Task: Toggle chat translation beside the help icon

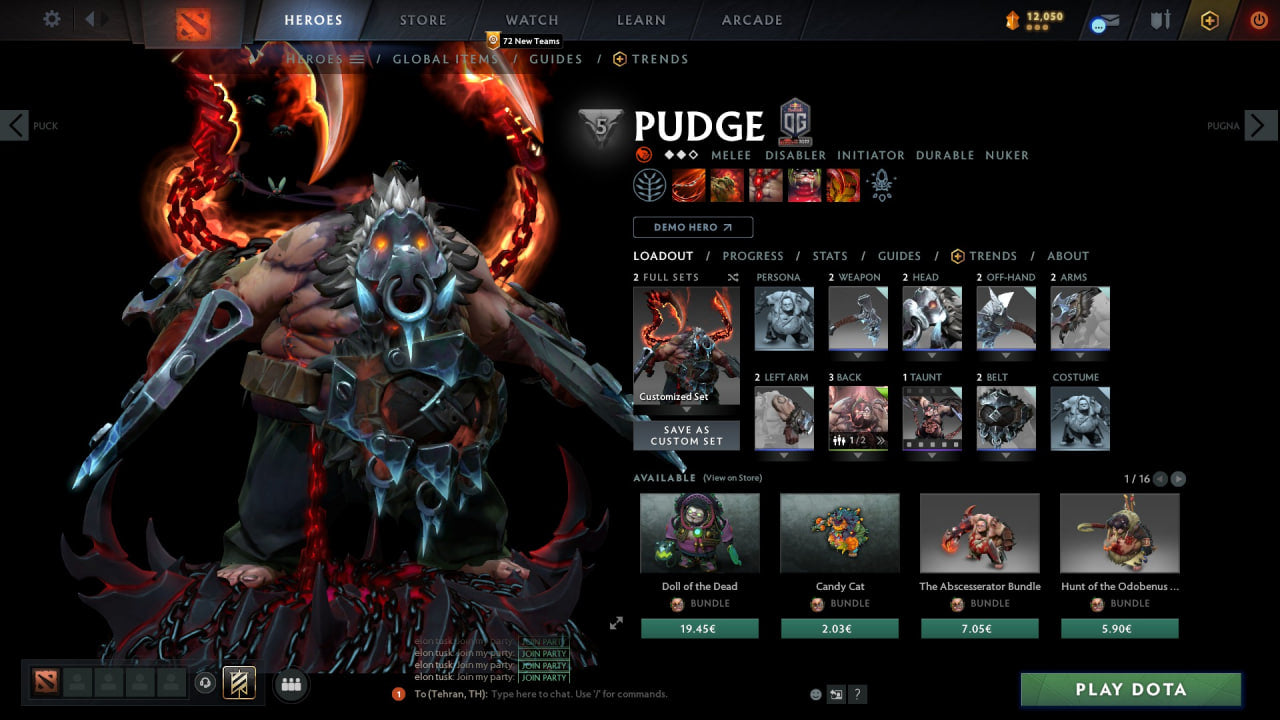Action: [836, 694]
